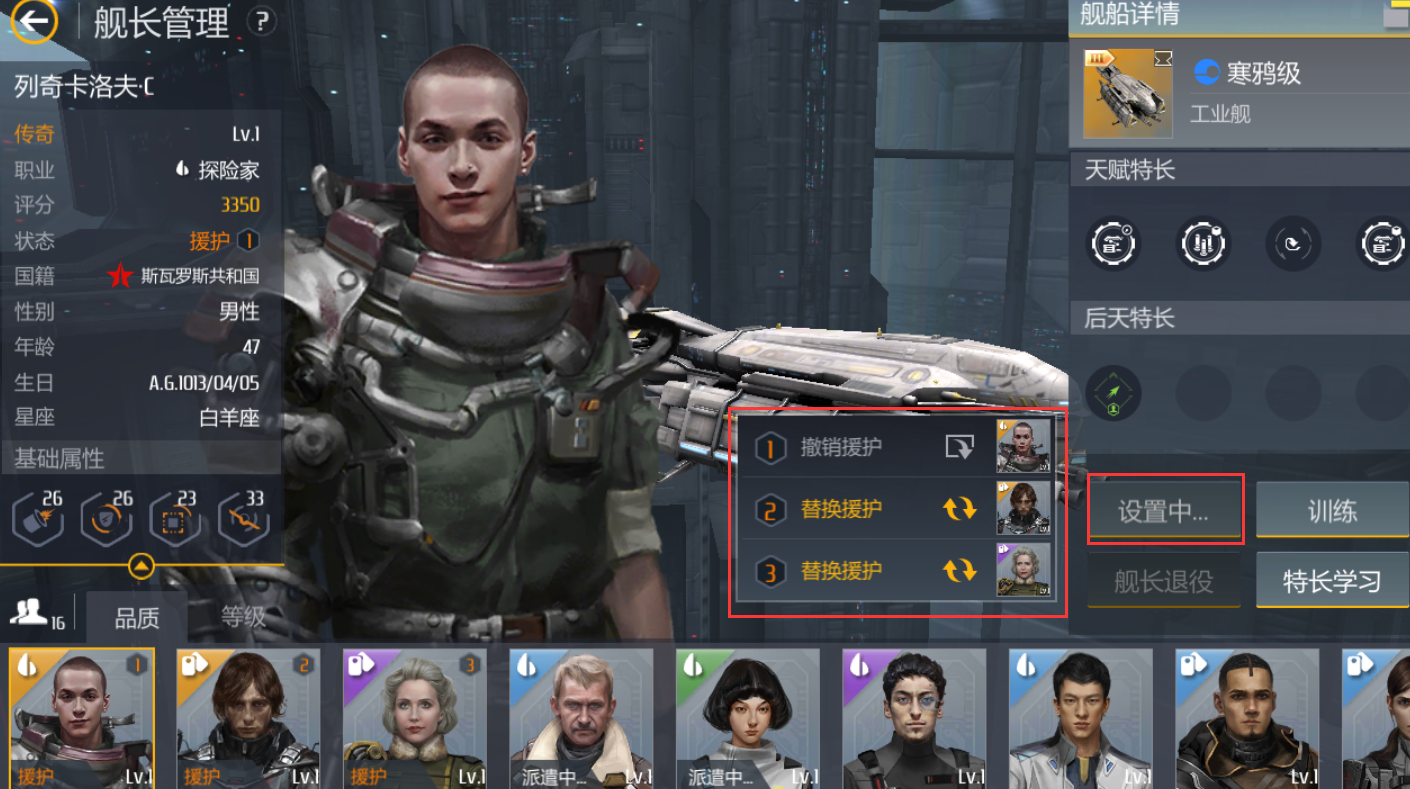Click the 舰长退役 retire button
1410x789 pixels.
[1164, 581]
